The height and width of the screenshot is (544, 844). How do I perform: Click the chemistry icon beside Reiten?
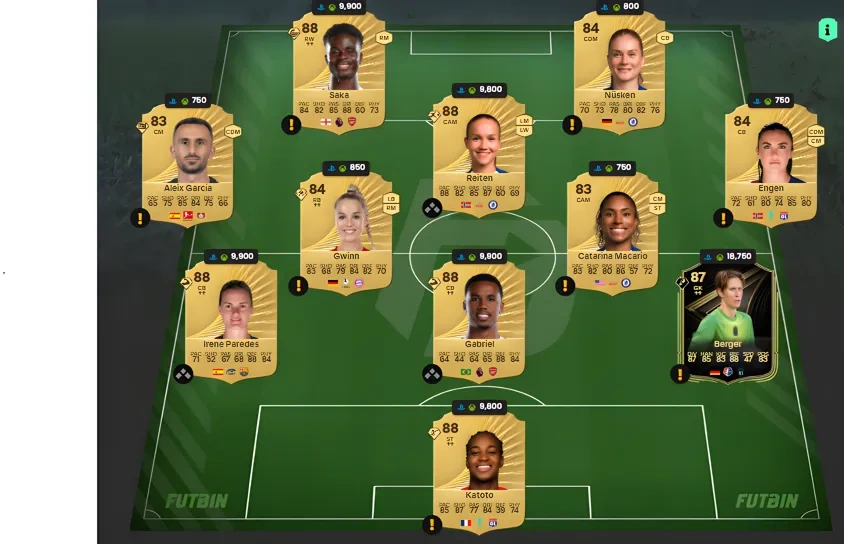point(432,208)
